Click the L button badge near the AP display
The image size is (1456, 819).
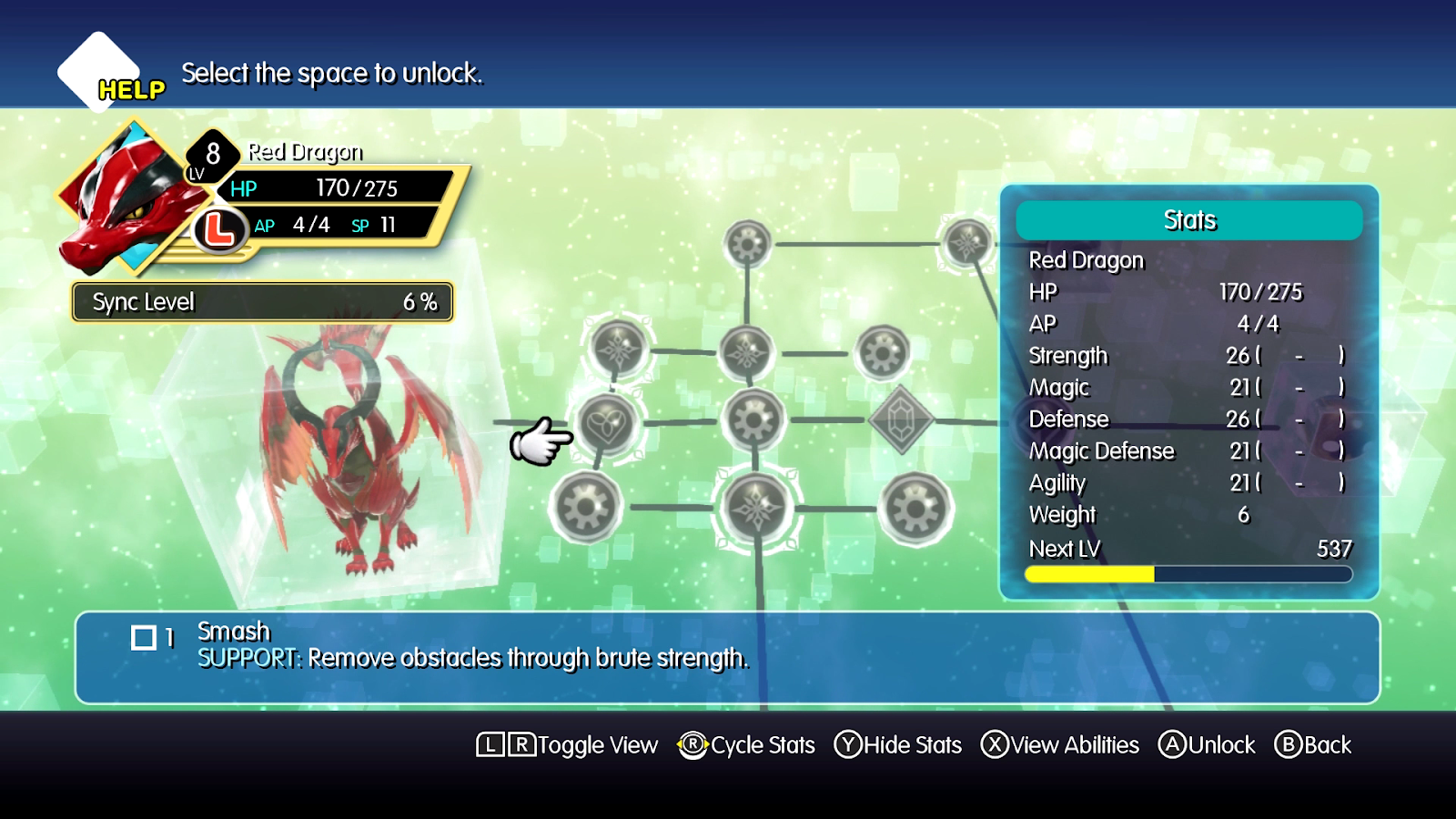coord(218,230)
